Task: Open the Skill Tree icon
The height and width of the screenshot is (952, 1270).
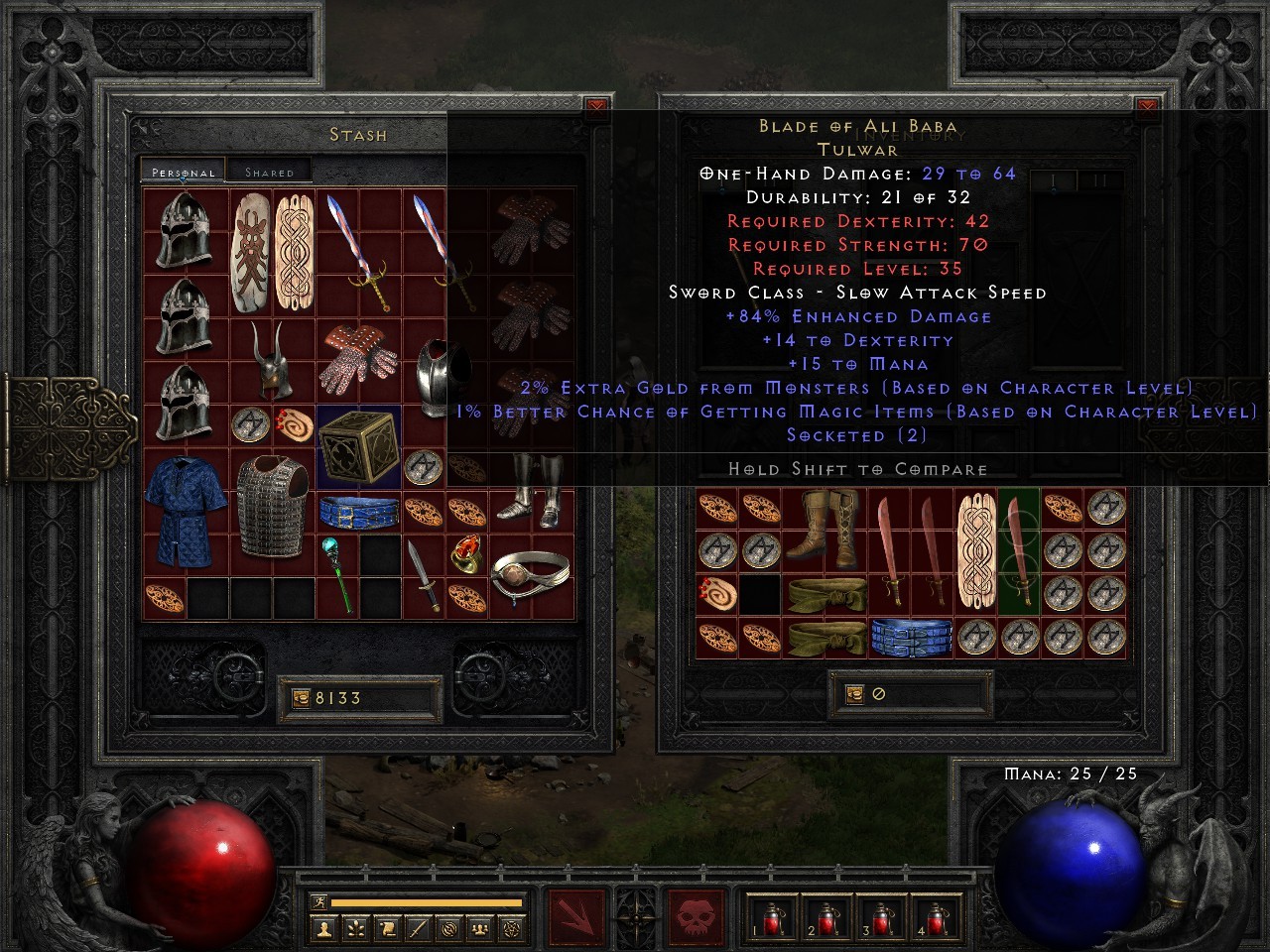Action: coord(354,928)
